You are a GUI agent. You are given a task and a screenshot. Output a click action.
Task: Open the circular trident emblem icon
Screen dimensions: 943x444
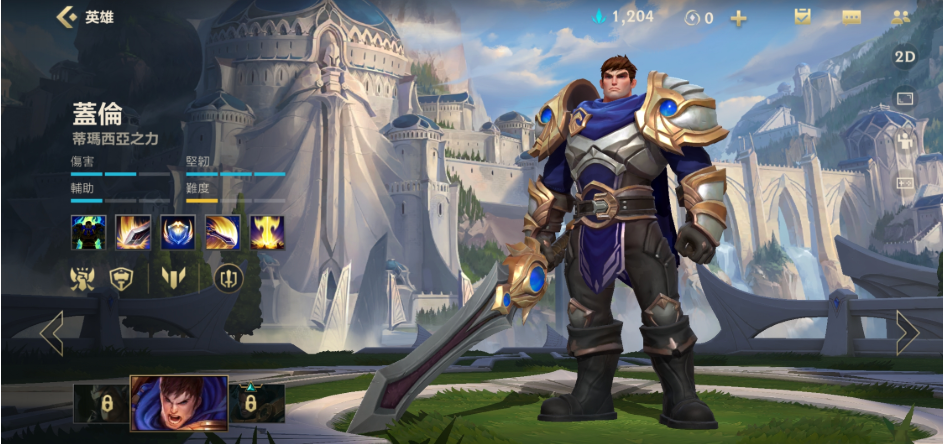(x=229, y=279)
